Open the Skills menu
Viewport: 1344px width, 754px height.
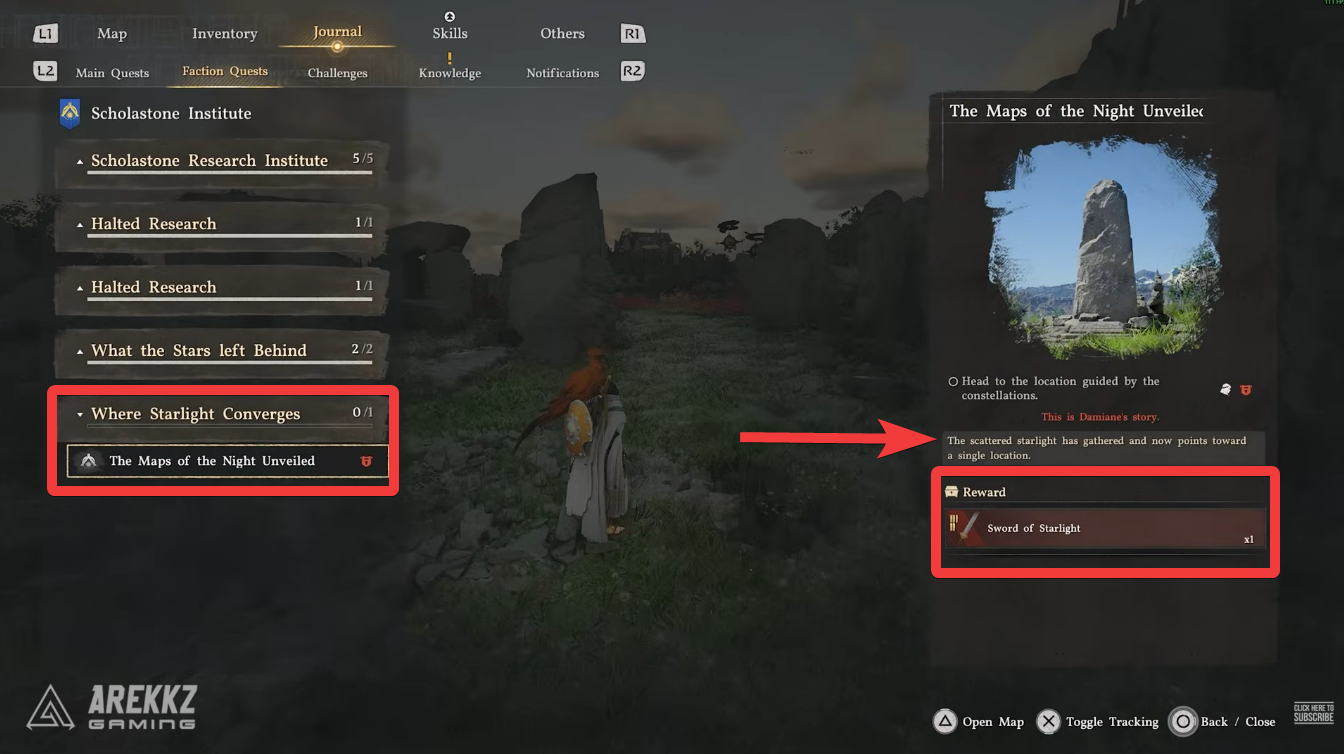click(449, 32)
